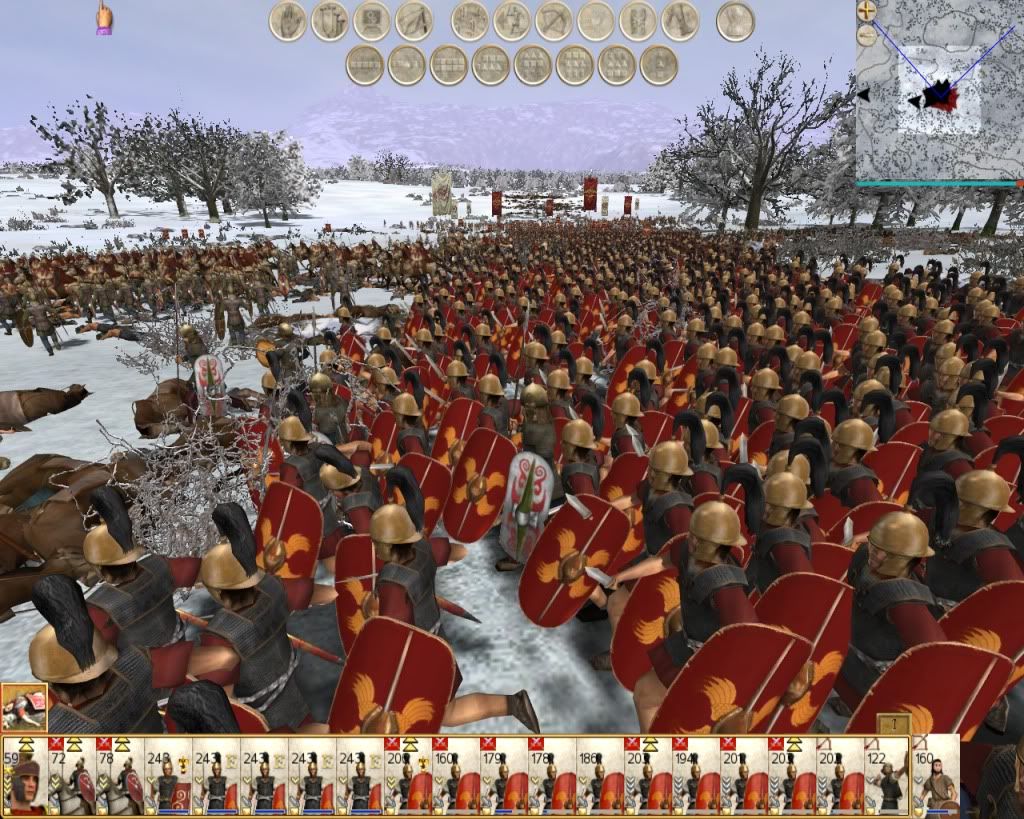The width and height of the screenshot is (1024, 819).
Task: Open the event portrait in the bottom-left corner
Action: click(x=23, y=707)
